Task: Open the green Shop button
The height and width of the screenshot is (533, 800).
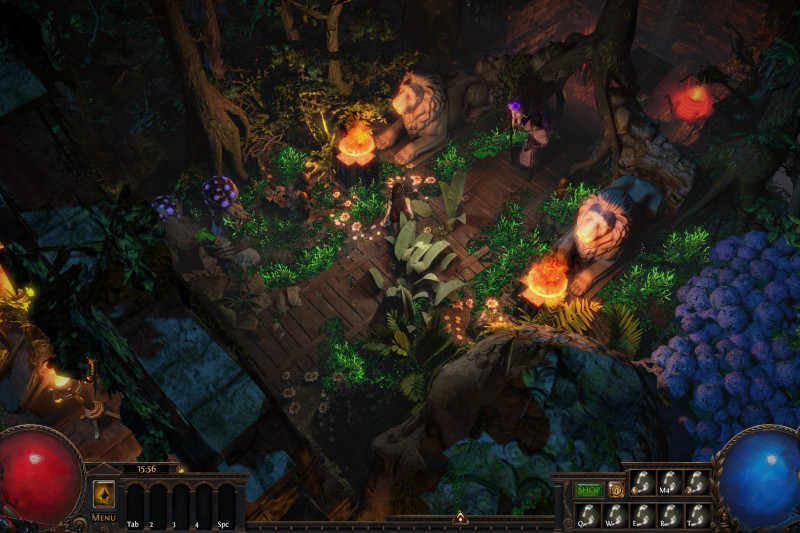Action: tap(589, 490)
